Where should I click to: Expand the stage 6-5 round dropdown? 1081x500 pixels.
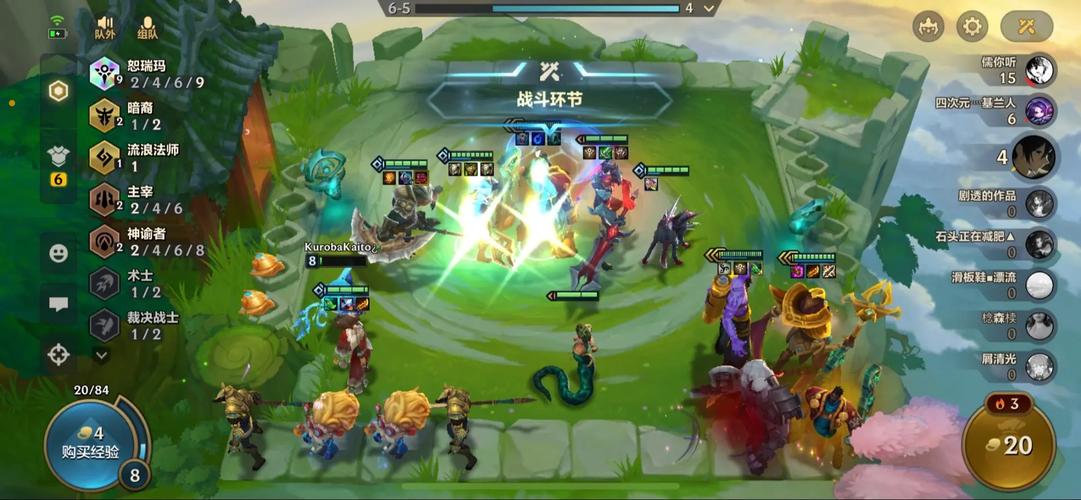pos(710,8)
